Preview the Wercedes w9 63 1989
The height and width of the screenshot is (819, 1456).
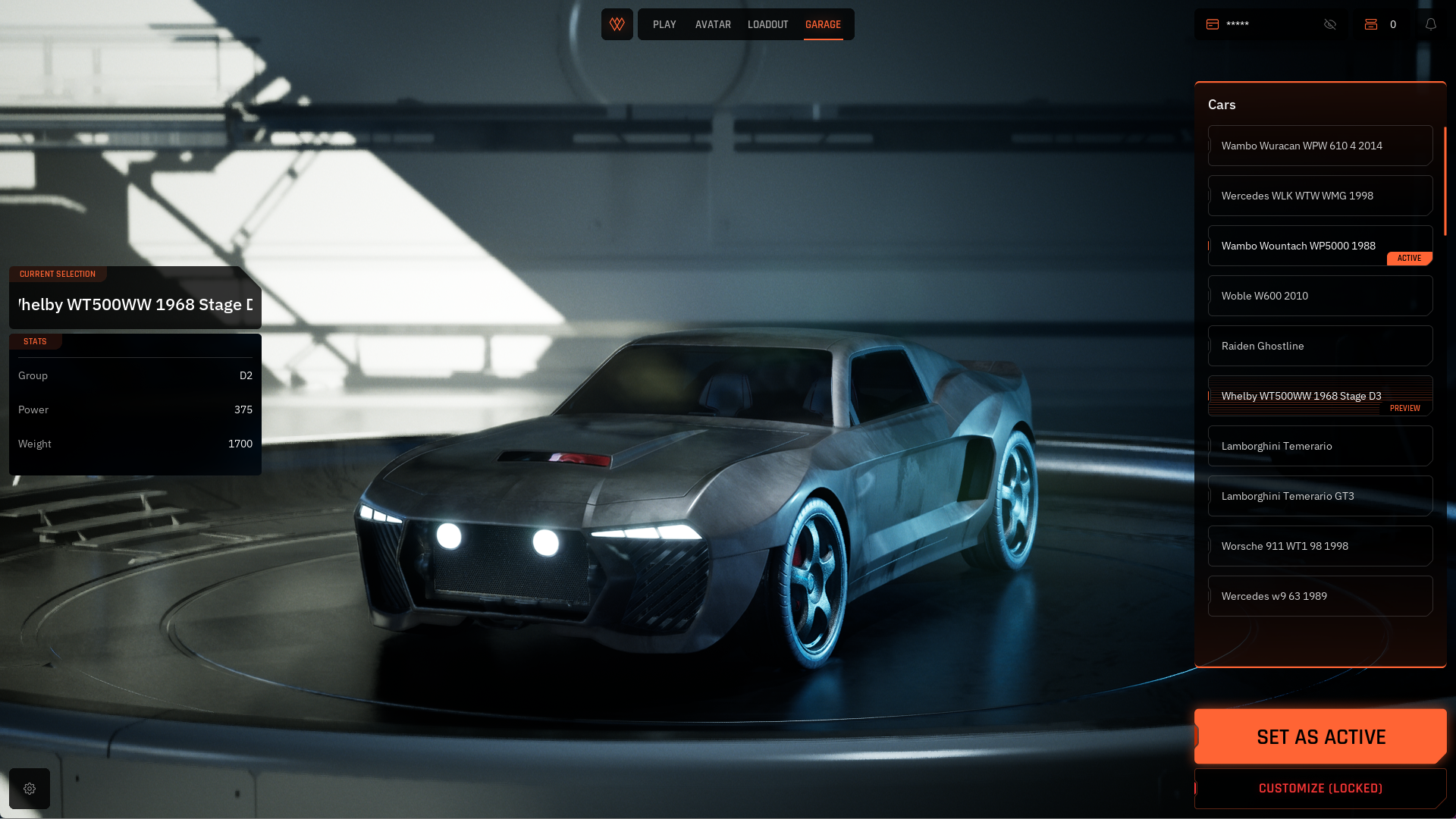coord(1319,596)
